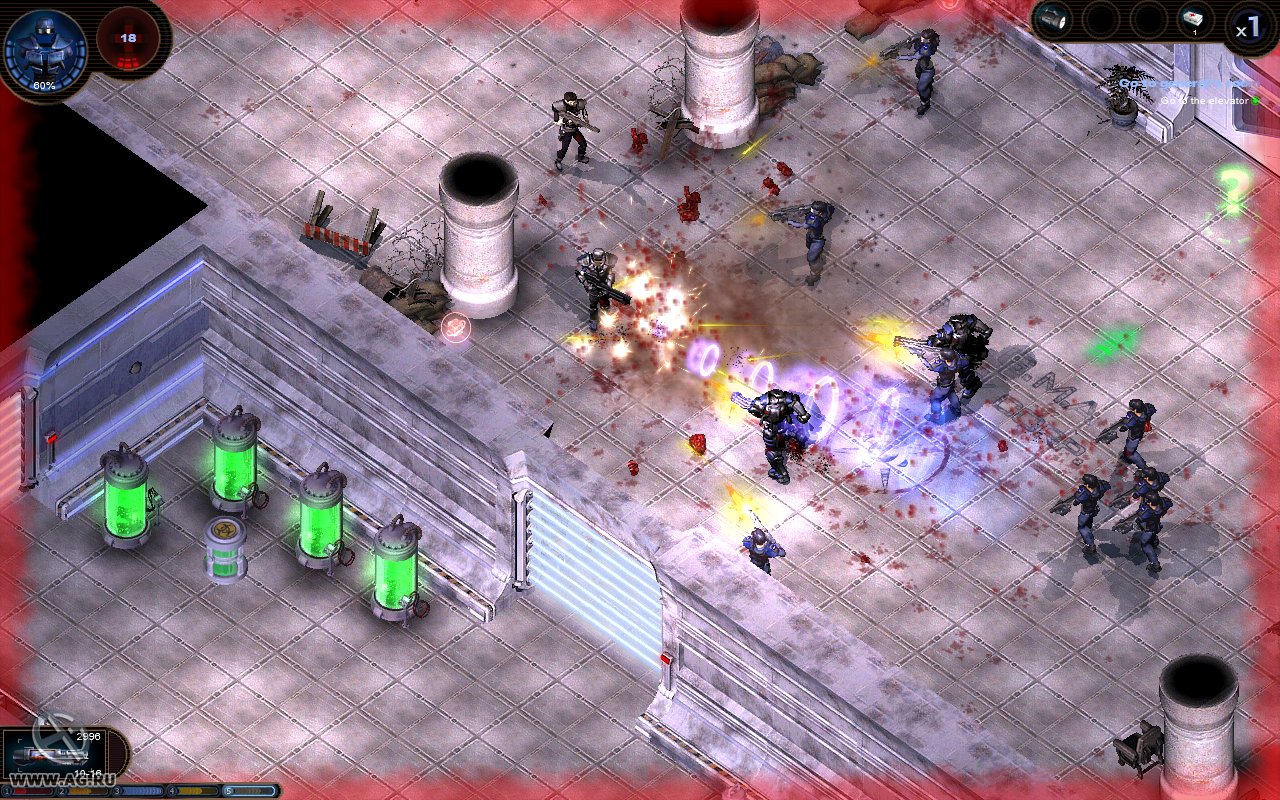Click the green checkmark beside the objective text
The height and width of the screenshot is (800, 1280).
(1256, 100)
